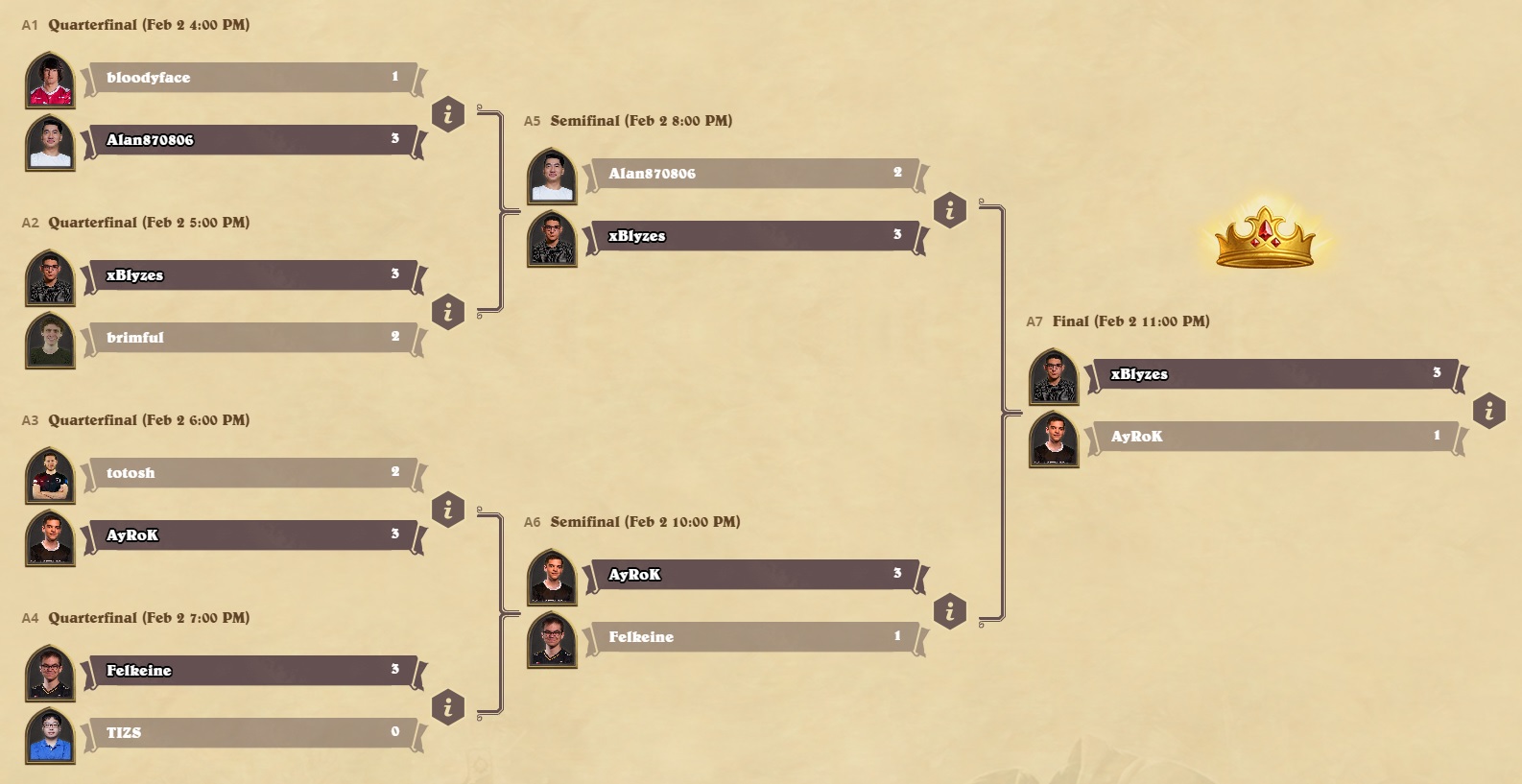The height and width of the screenshot is (784, 1522).
Task: Open info for the A5 semifinal
Action: point(950,209)
